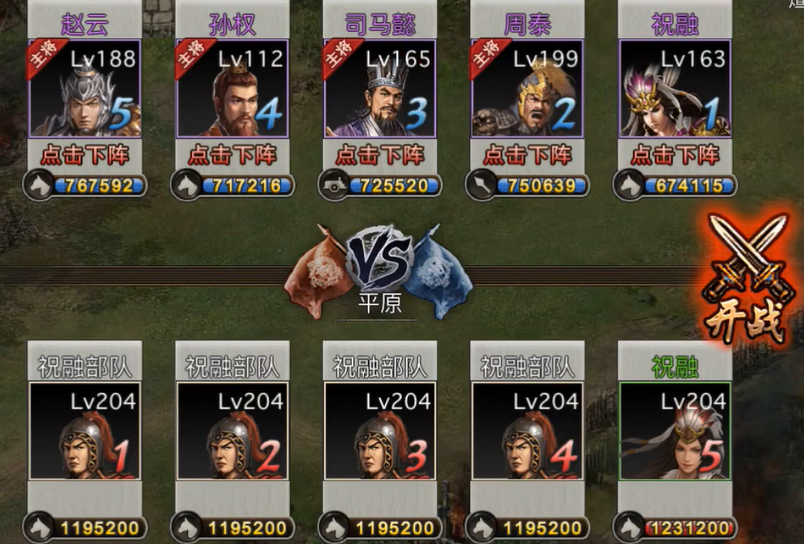
Task: Select 司马懿's Lv165 portrait card
Action: tap(380, 88)
